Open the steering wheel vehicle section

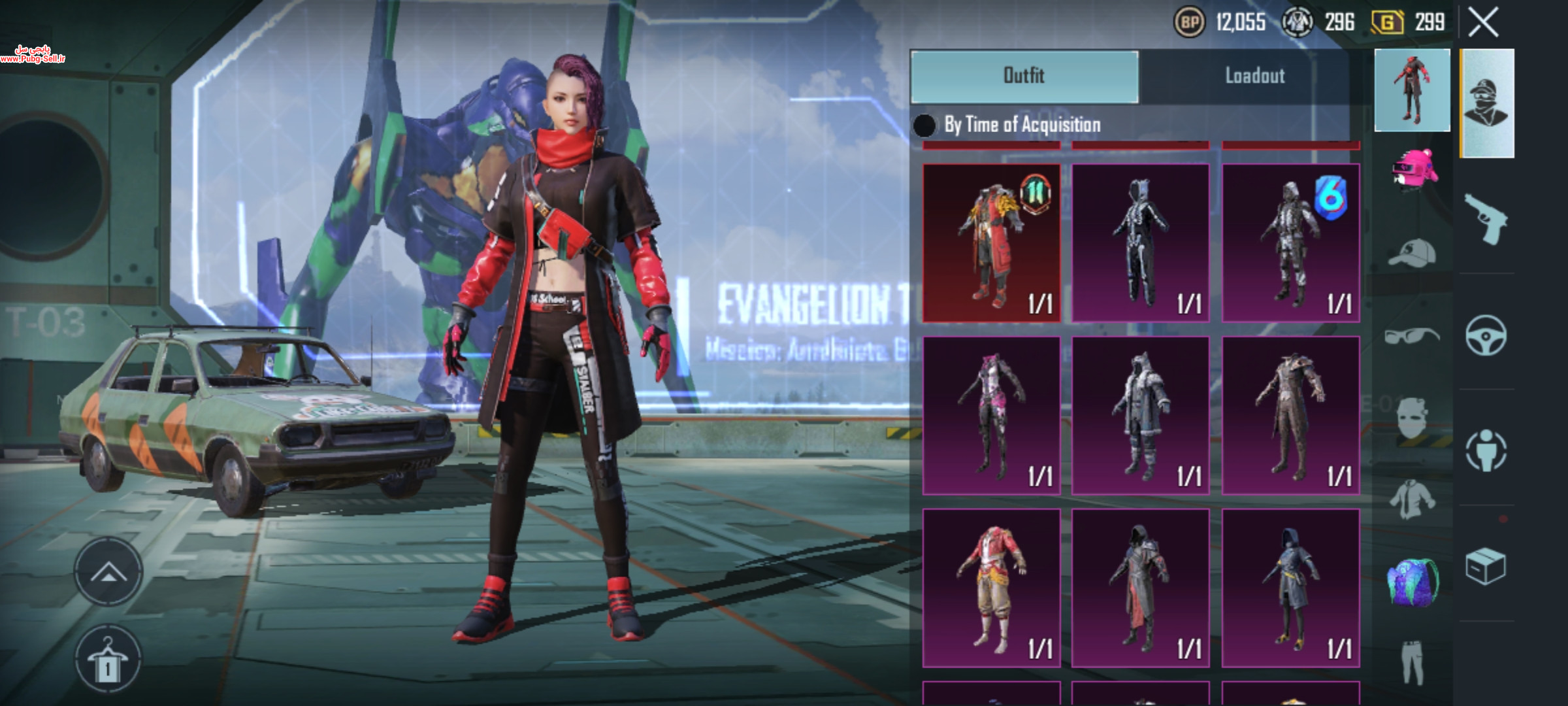[1486, 336]
